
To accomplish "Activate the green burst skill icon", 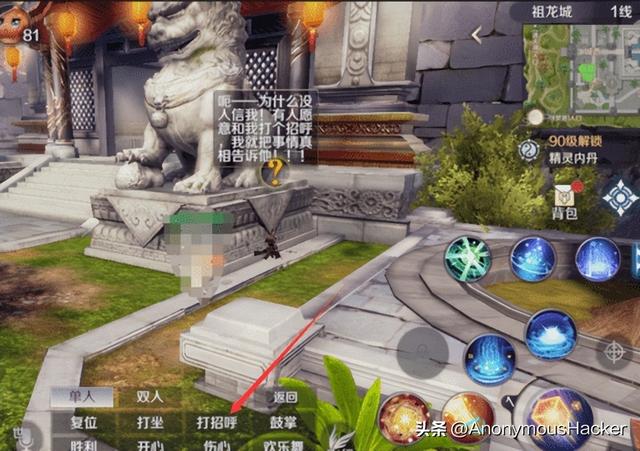I will 467,259.
